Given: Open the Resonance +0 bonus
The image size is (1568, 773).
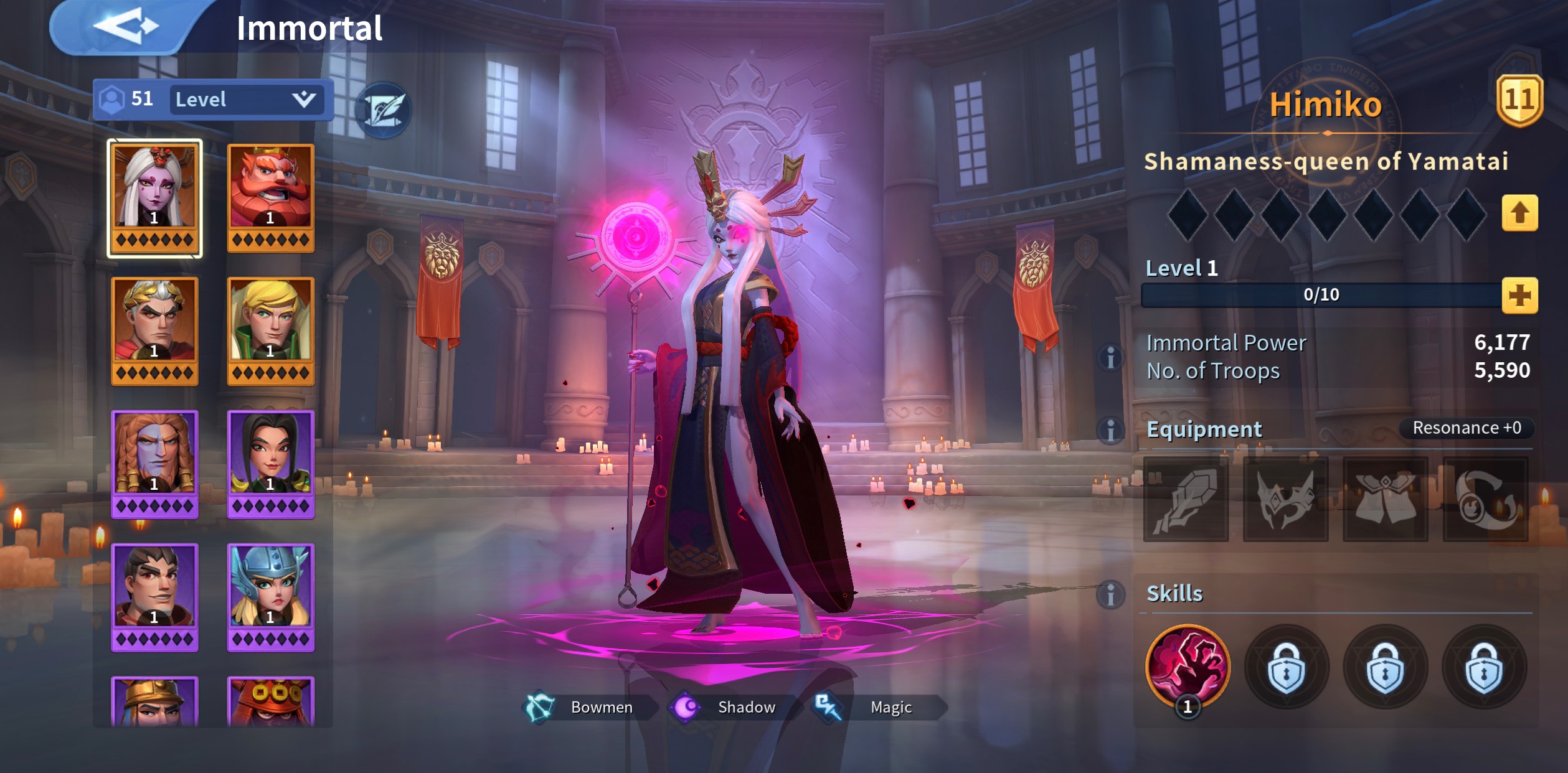Looking at the screenshot, I should 1466,428.
